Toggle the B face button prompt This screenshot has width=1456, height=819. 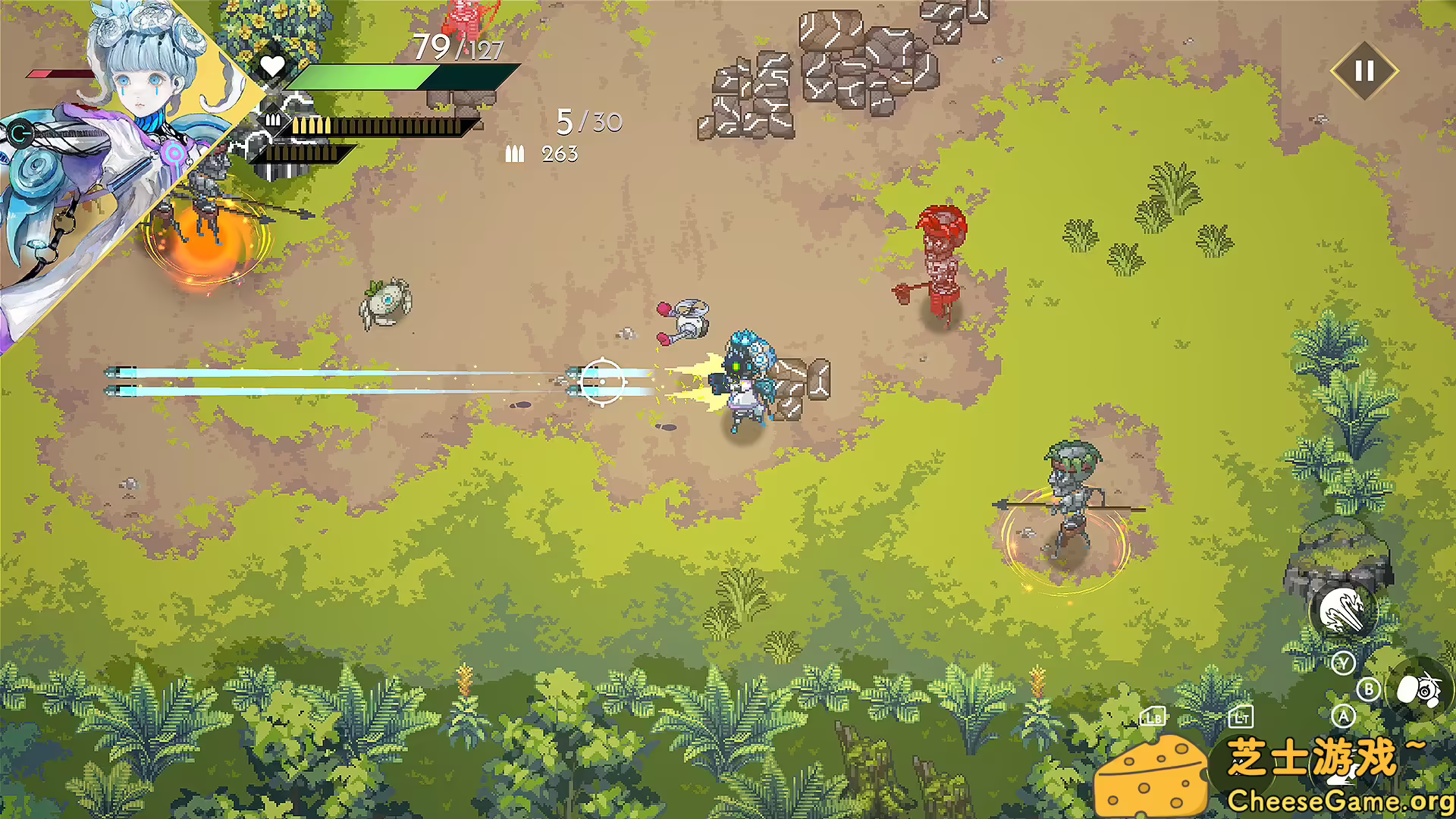1369,689
